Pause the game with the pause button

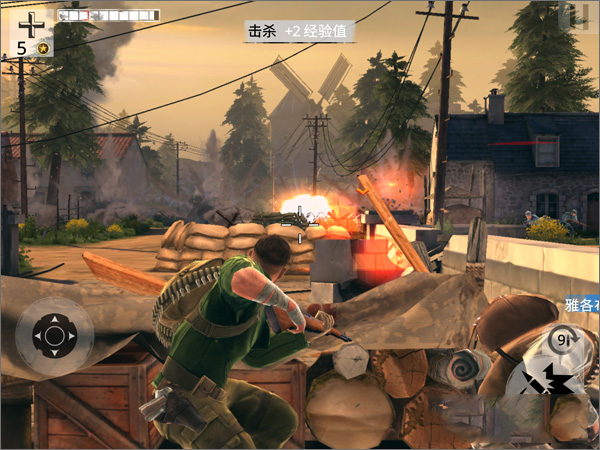point(577,15)
